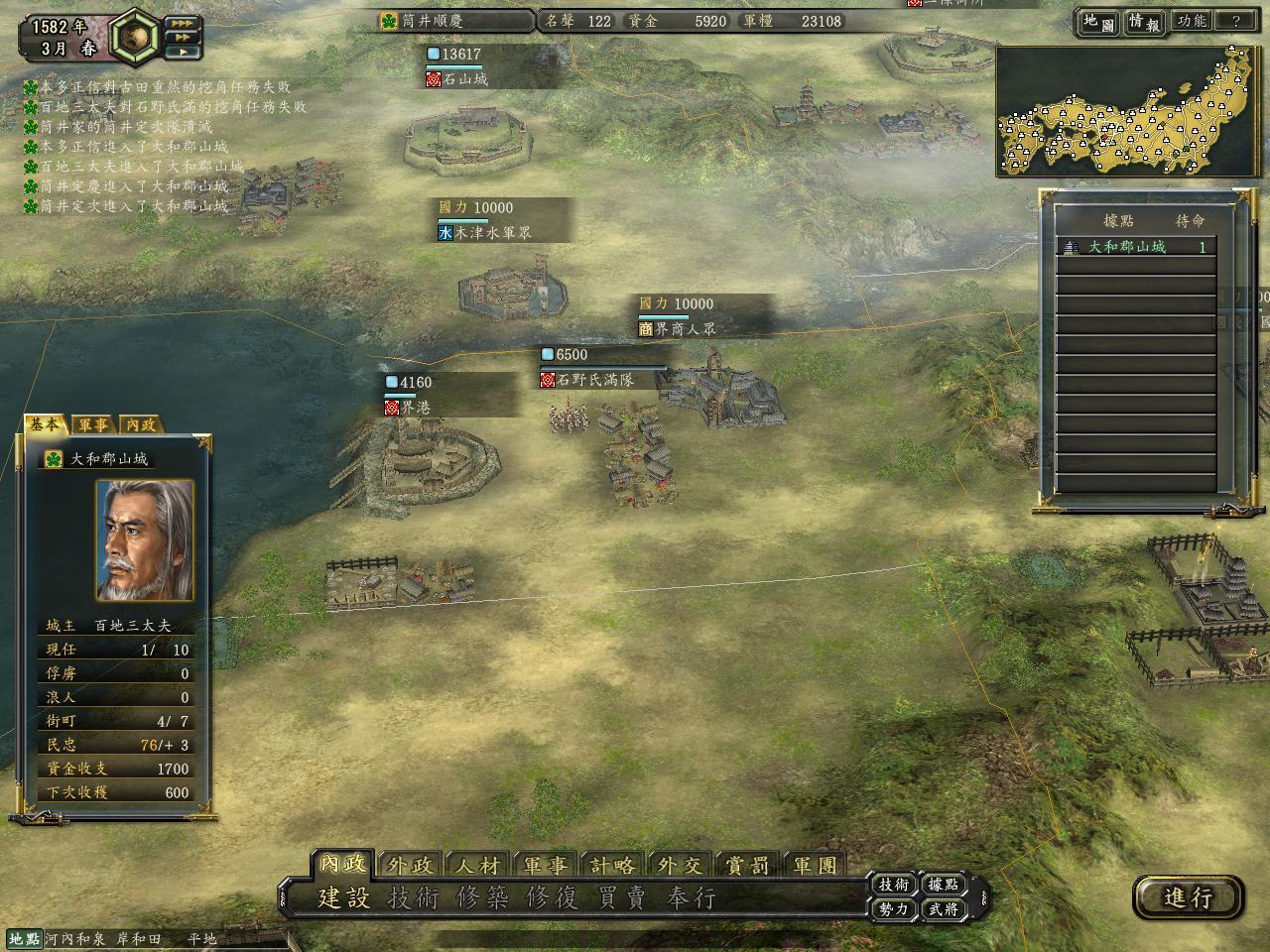Open the 功能 function menu
This screenshot has width=1270, height=952.
pos(1191,21)
